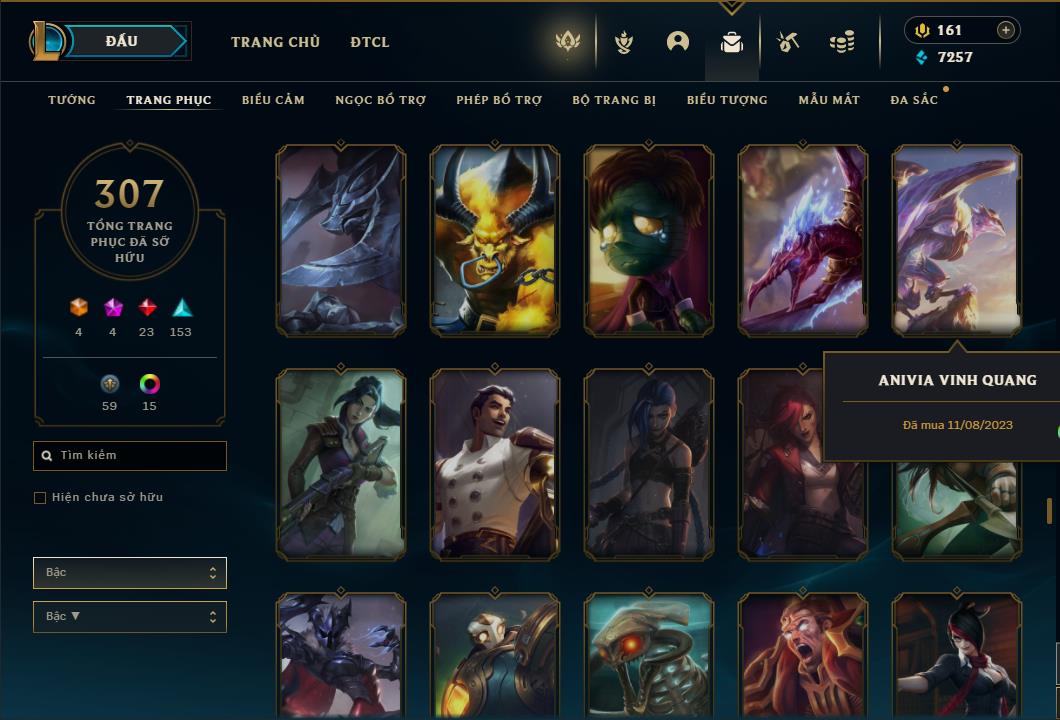Choose the MẪU MẮT tab
This screenshot has width=1060, height=720.
click(829, 100)
